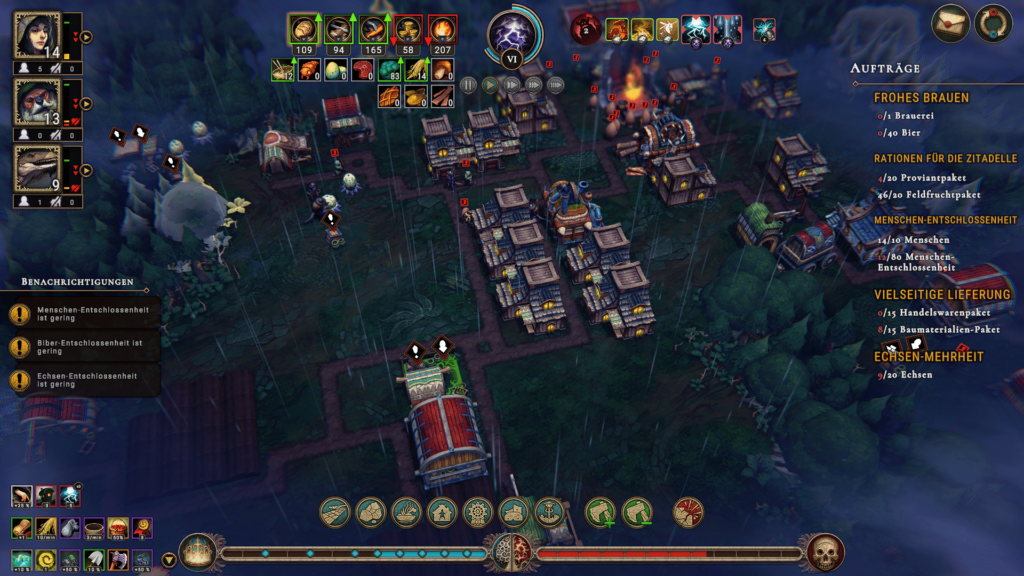Set game to normal play speed
The image size is (1024, 576).
[490, 85]
